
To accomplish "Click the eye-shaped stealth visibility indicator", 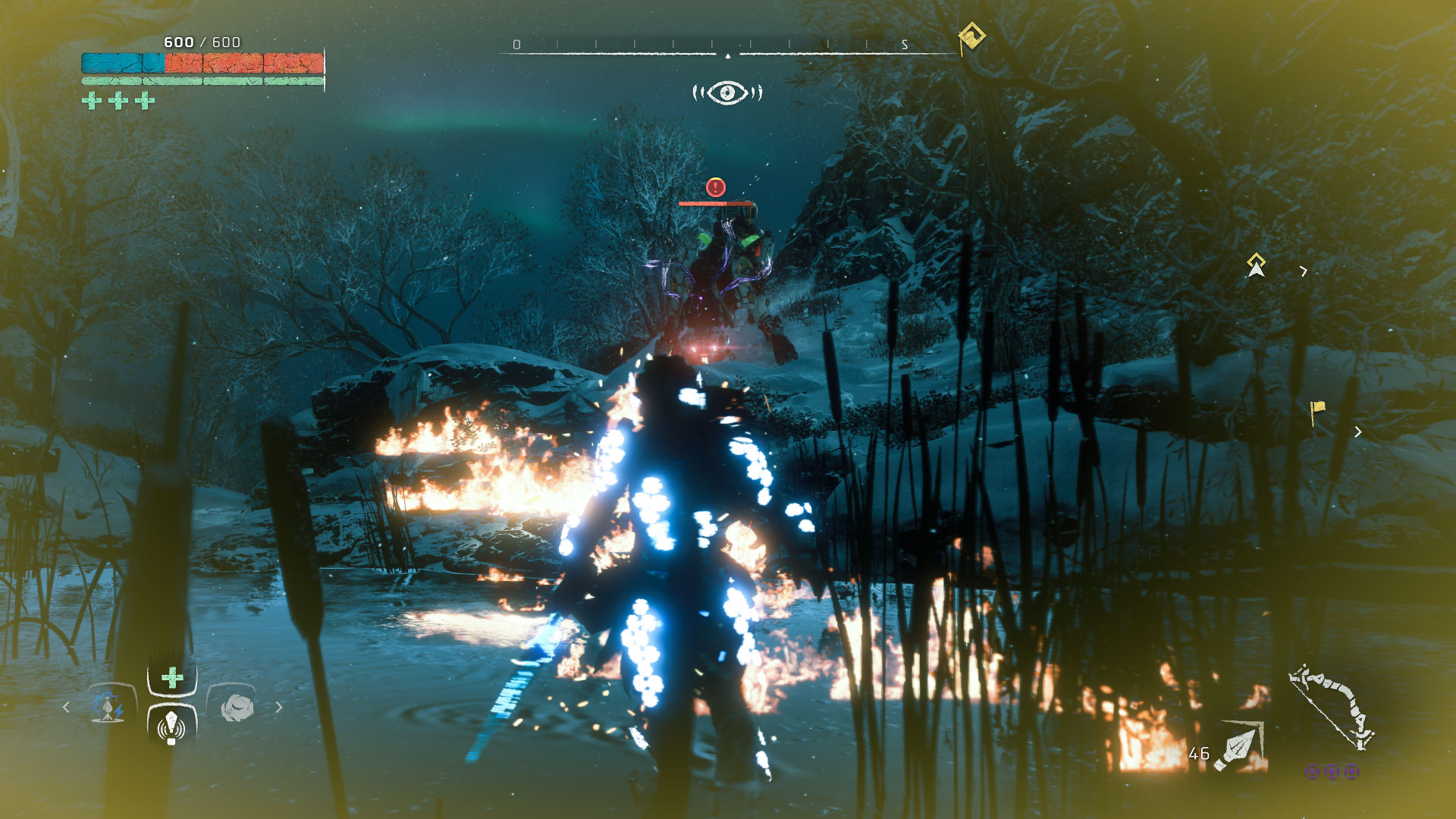I will tap(727, 93).
